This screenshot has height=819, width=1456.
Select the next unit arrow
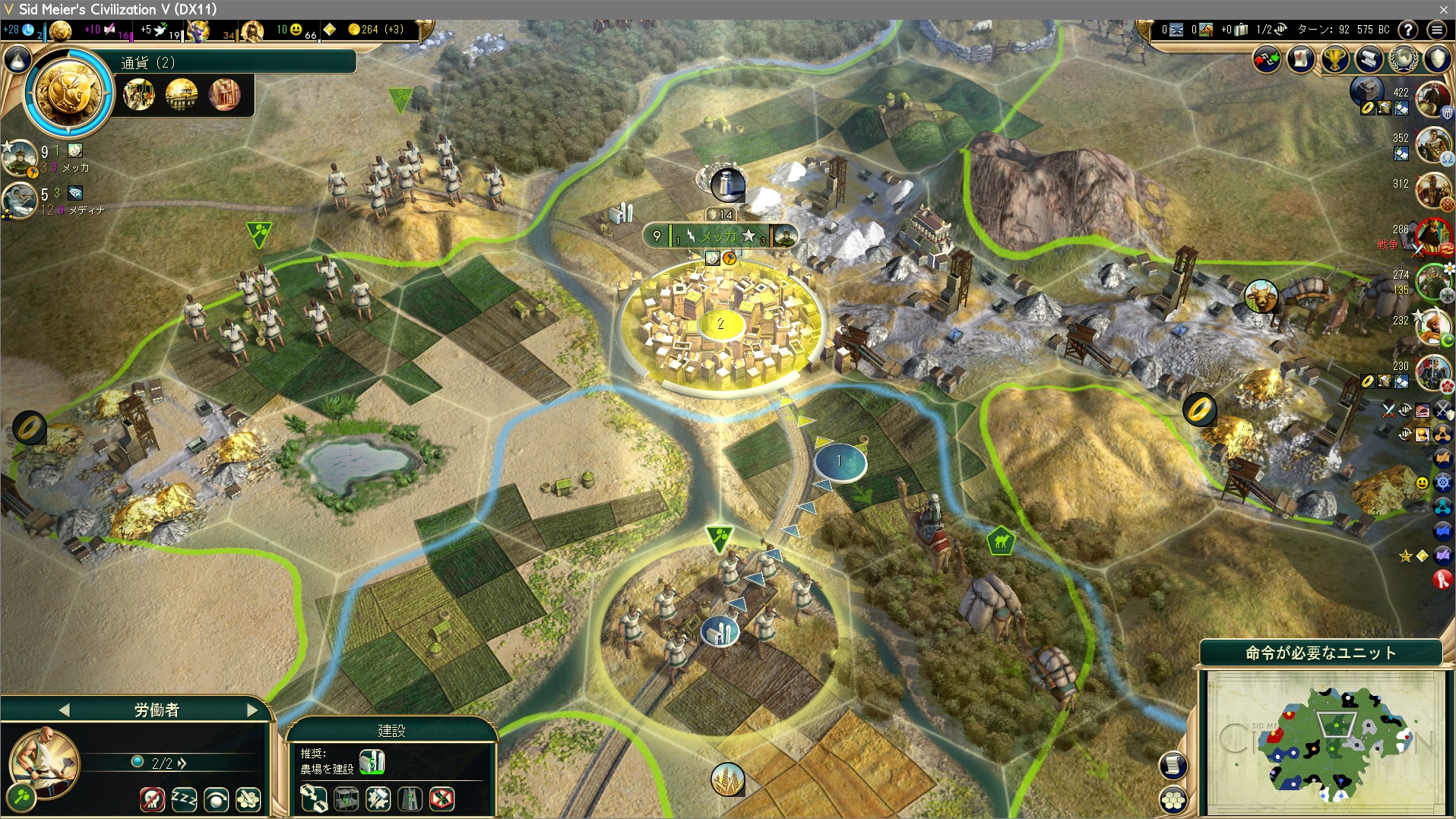[x=252, y=710]
